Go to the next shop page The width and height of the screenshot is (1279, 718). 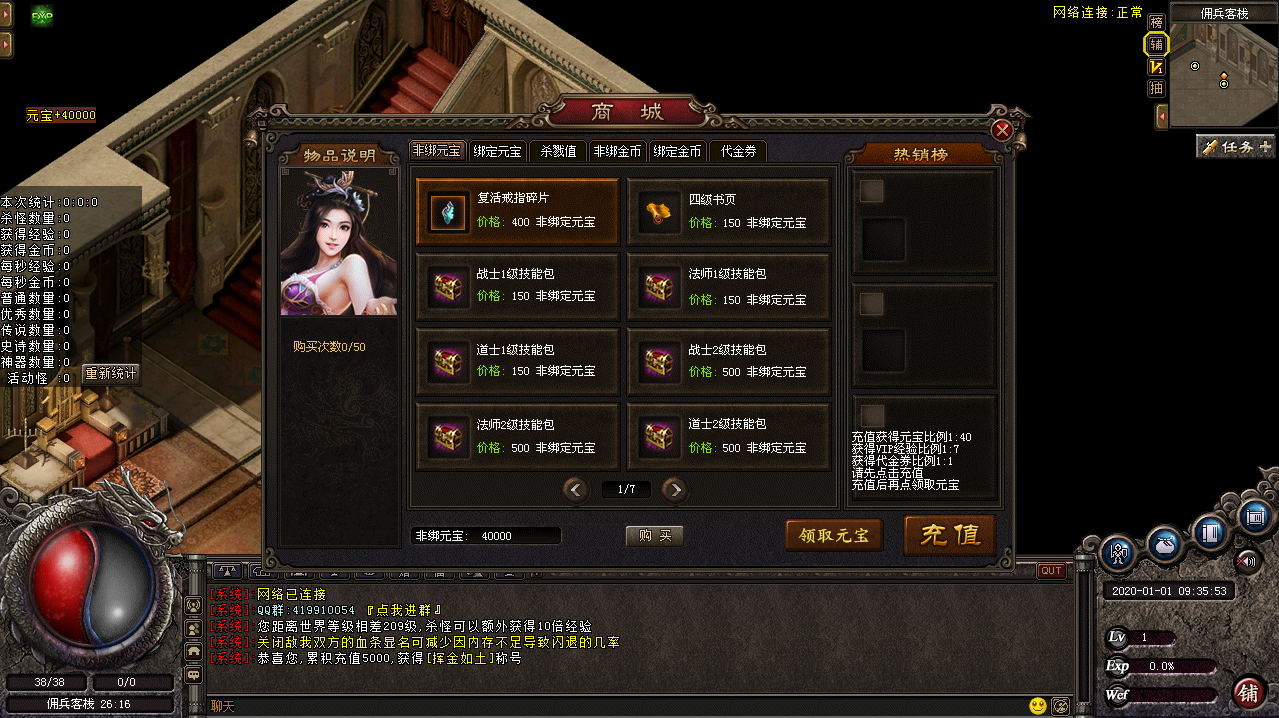[x=675, y=489]
